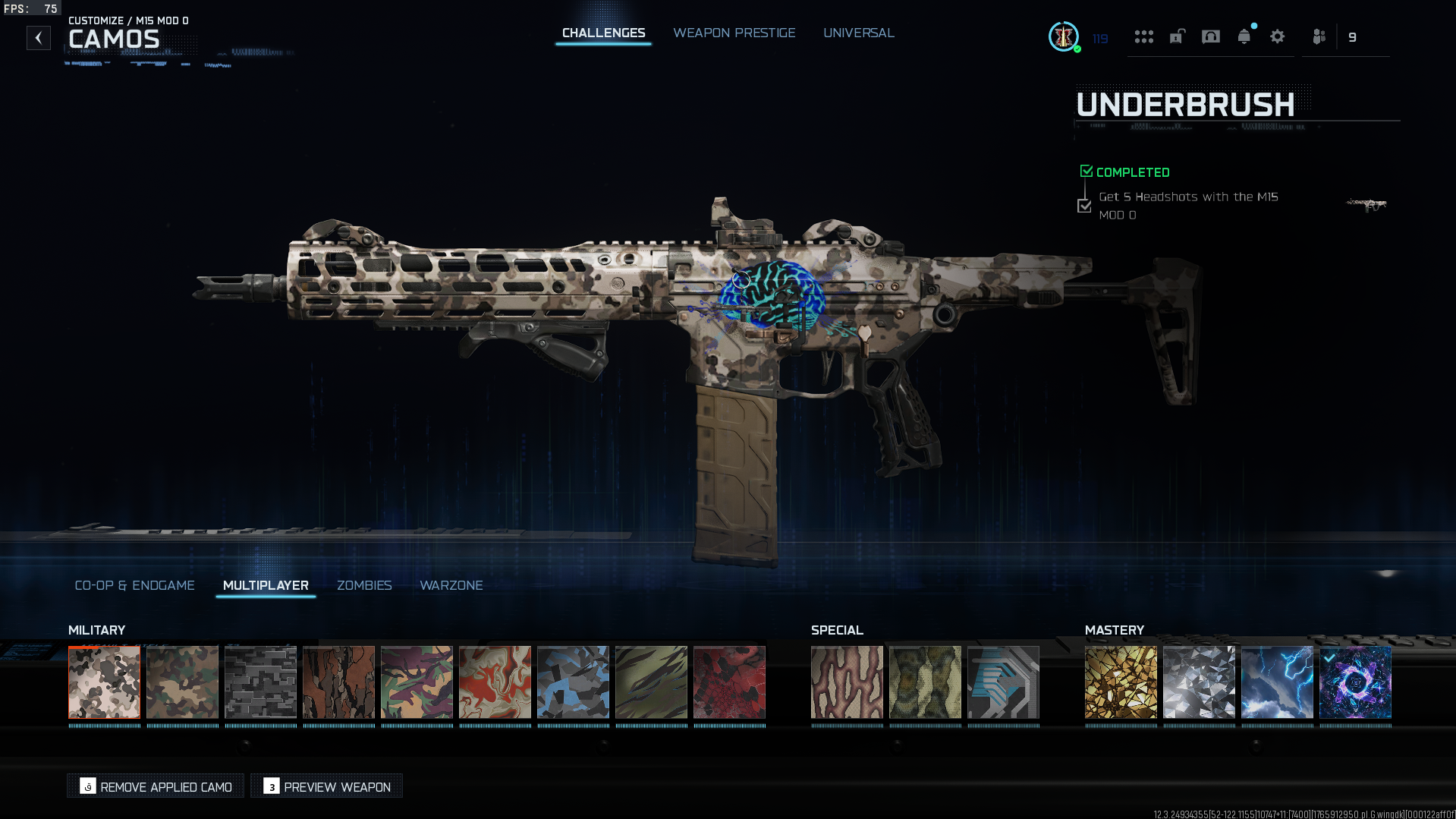1456x819 pixels.
Task: Preview the weapon
Action: [327, 786]
